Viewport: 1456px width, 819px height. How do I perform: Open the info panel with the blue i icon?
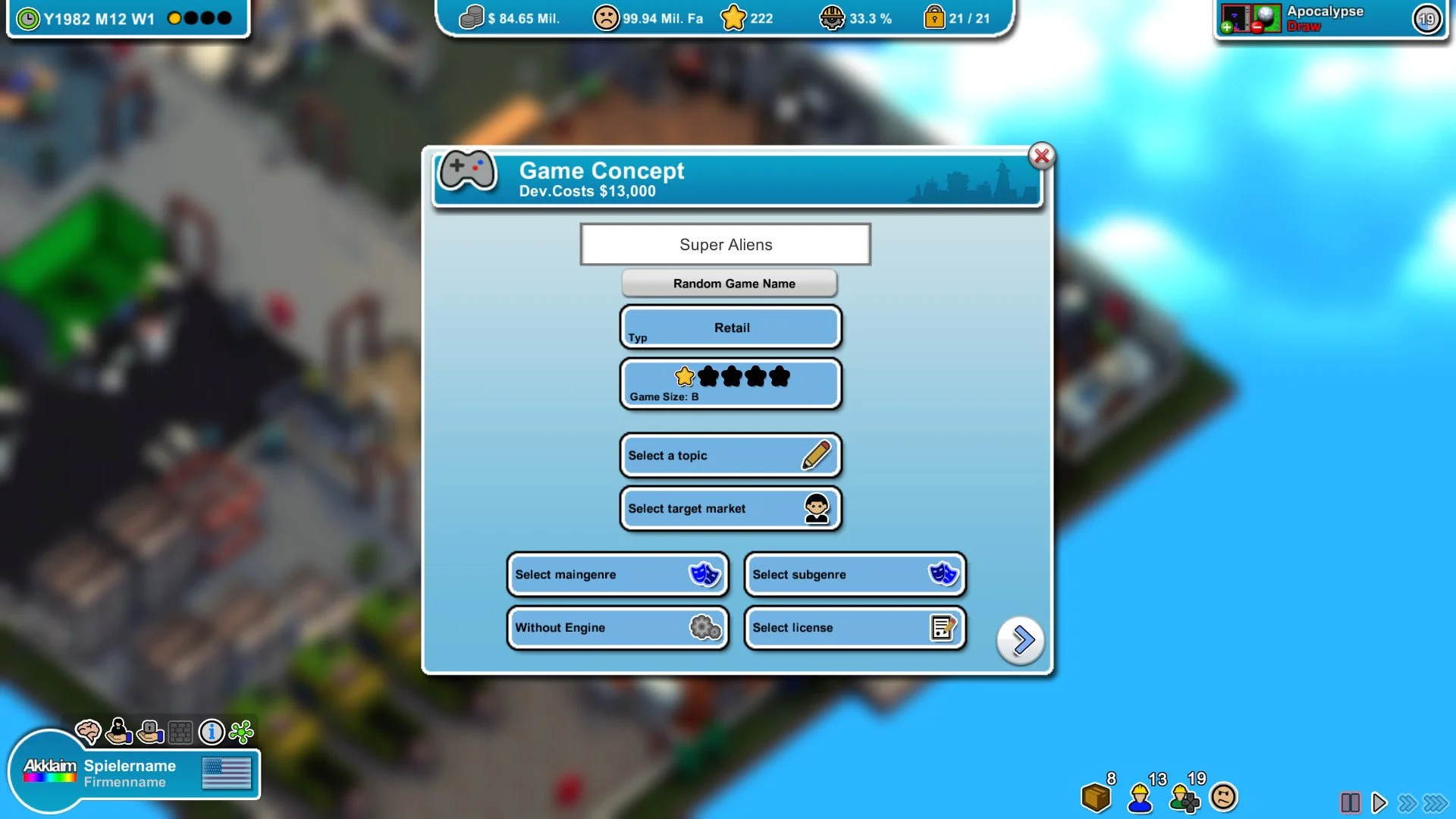point(212,731)
